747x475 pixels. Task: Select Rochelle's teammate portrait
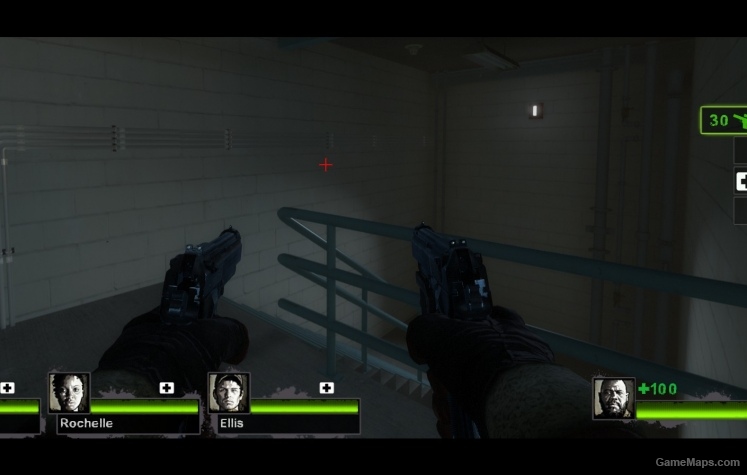(x=69, y=393)
